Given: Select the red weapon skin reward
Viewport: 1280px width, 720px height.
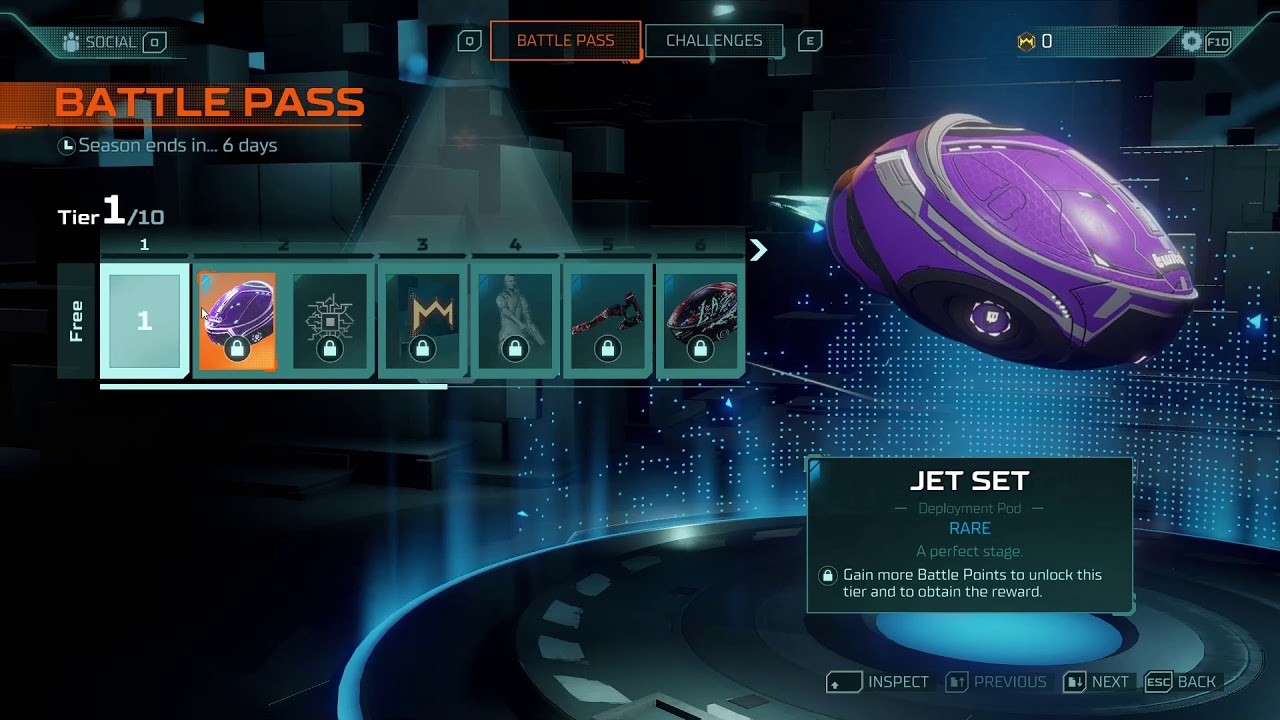Looking at the screenshot, I should click(x=608, y=320).
